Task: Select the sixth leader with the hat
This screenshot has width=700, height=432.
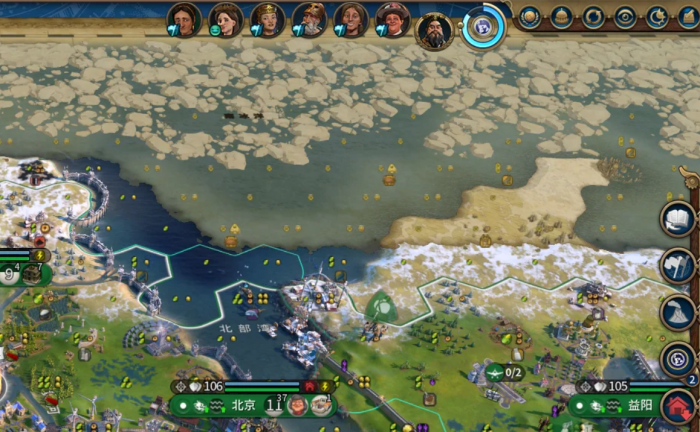Action: pos(392,18)
